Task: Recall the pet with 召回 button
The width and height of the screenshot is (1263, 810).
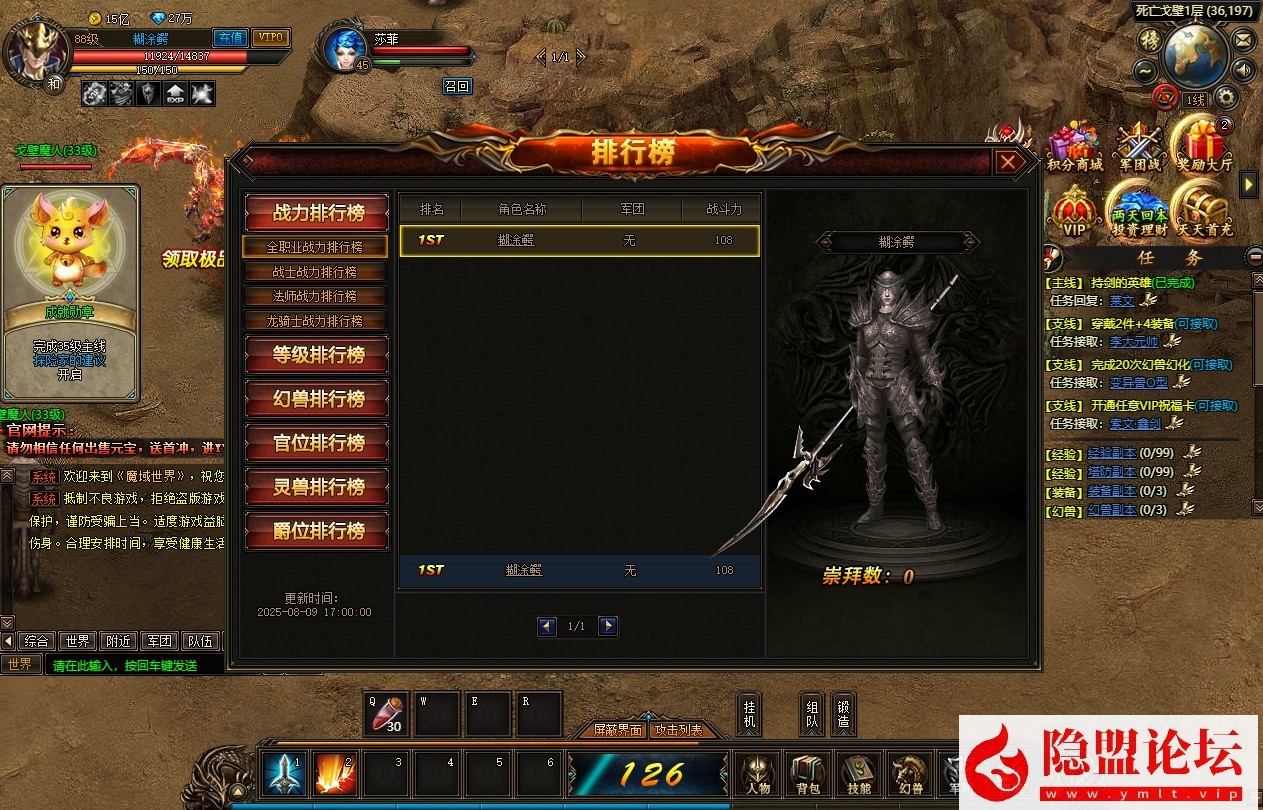Action: (x=456, y=86)
